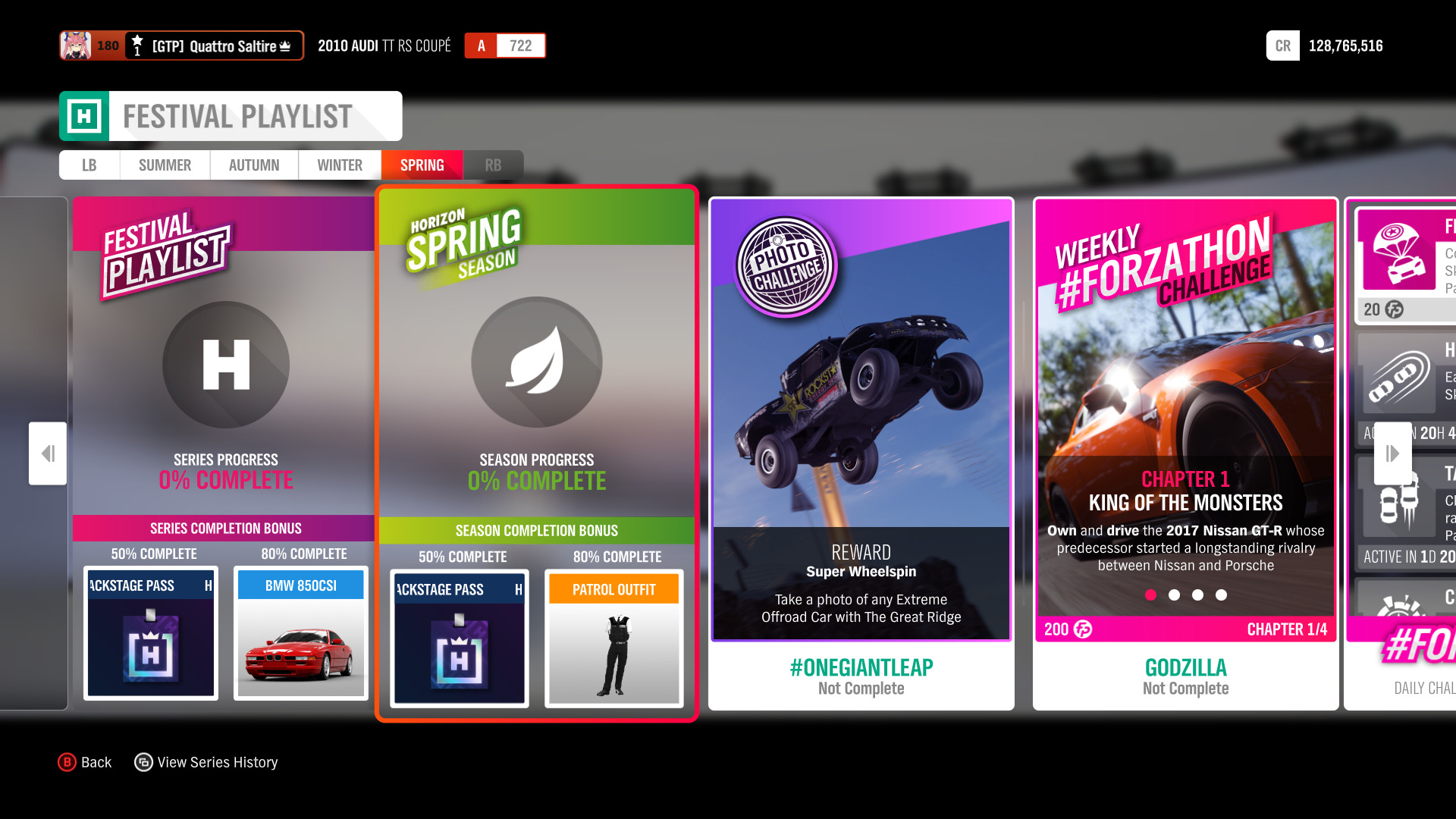Select the fourth chapter dot on the Forzathon card
This screenshot has width=1456, height=819.
(1221, 595)
